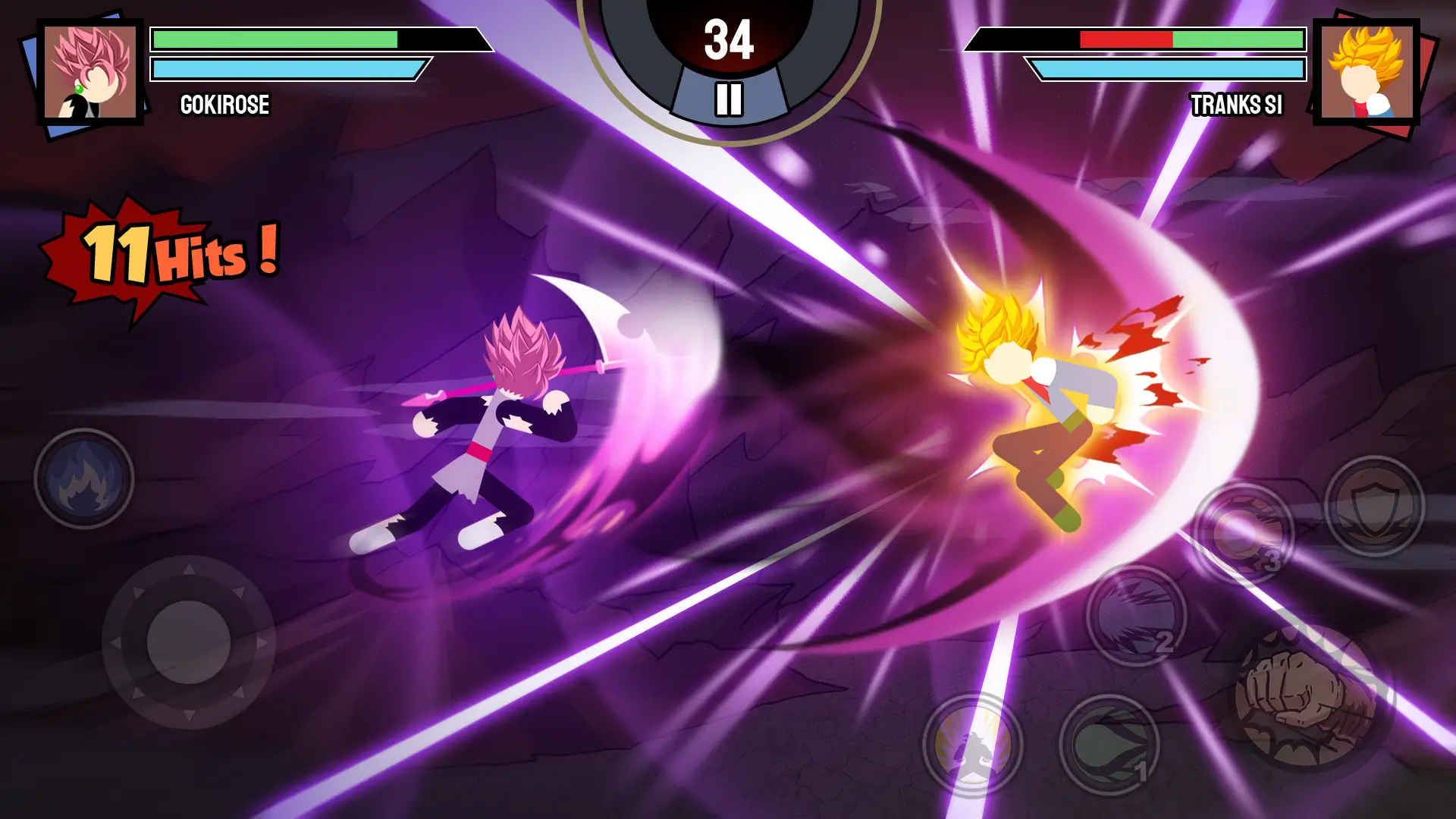This screenshot has width=1456, height=819.
Task: Tap the pause button at top center
Action: [x=728, y=97]
